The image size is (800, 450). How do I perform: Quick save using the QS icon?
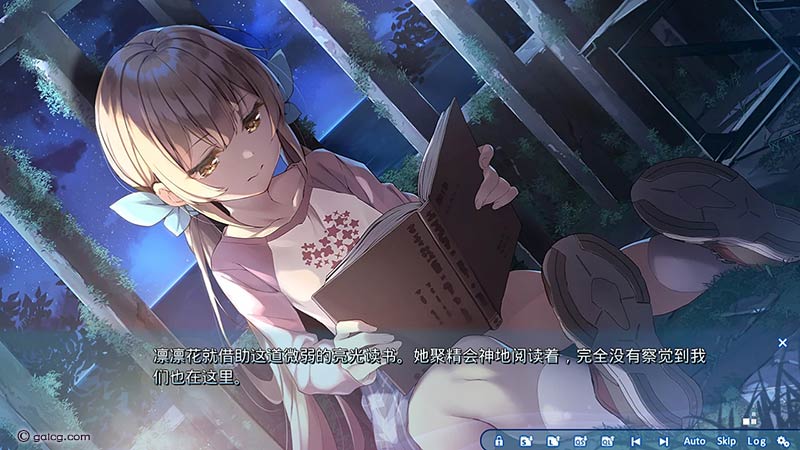(580, 441)
